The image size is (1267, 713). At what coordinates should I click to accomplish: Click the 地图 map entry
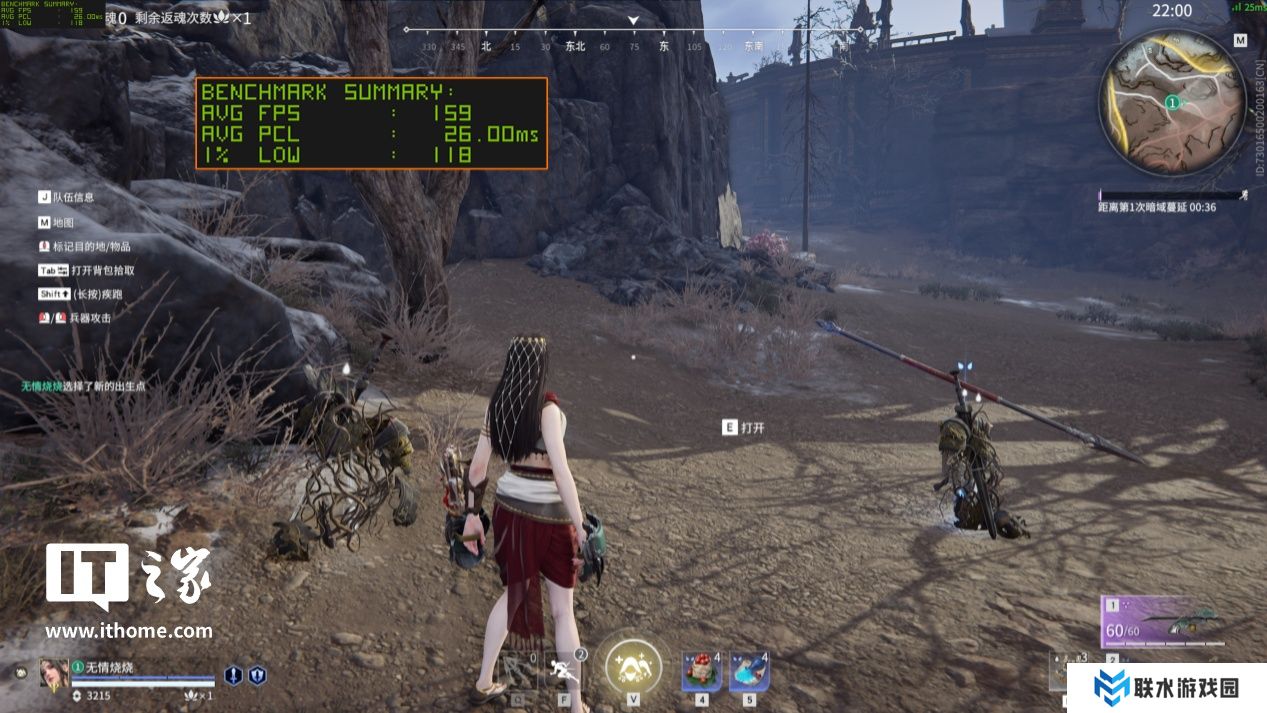coord(62,222)
